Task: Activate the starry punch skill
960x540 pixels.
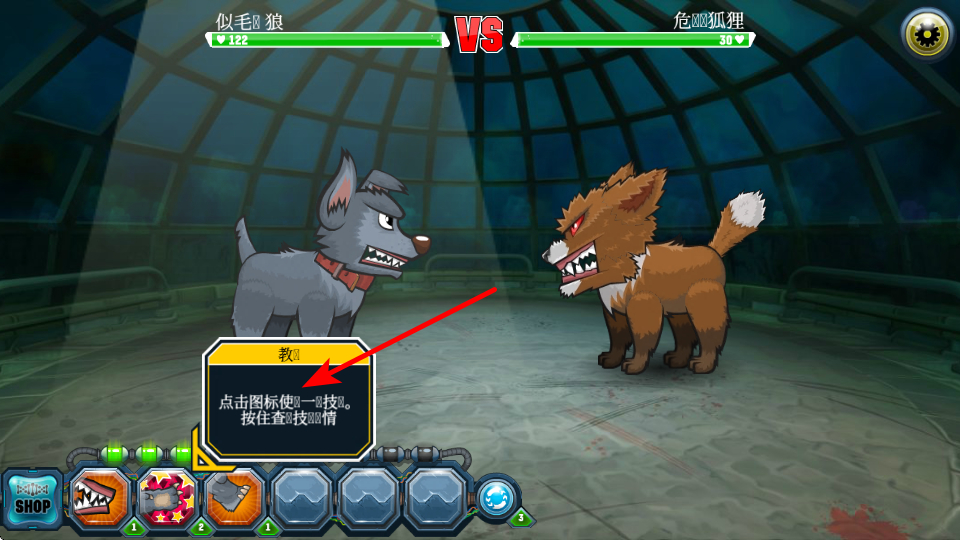Action: tap(167, 497)
